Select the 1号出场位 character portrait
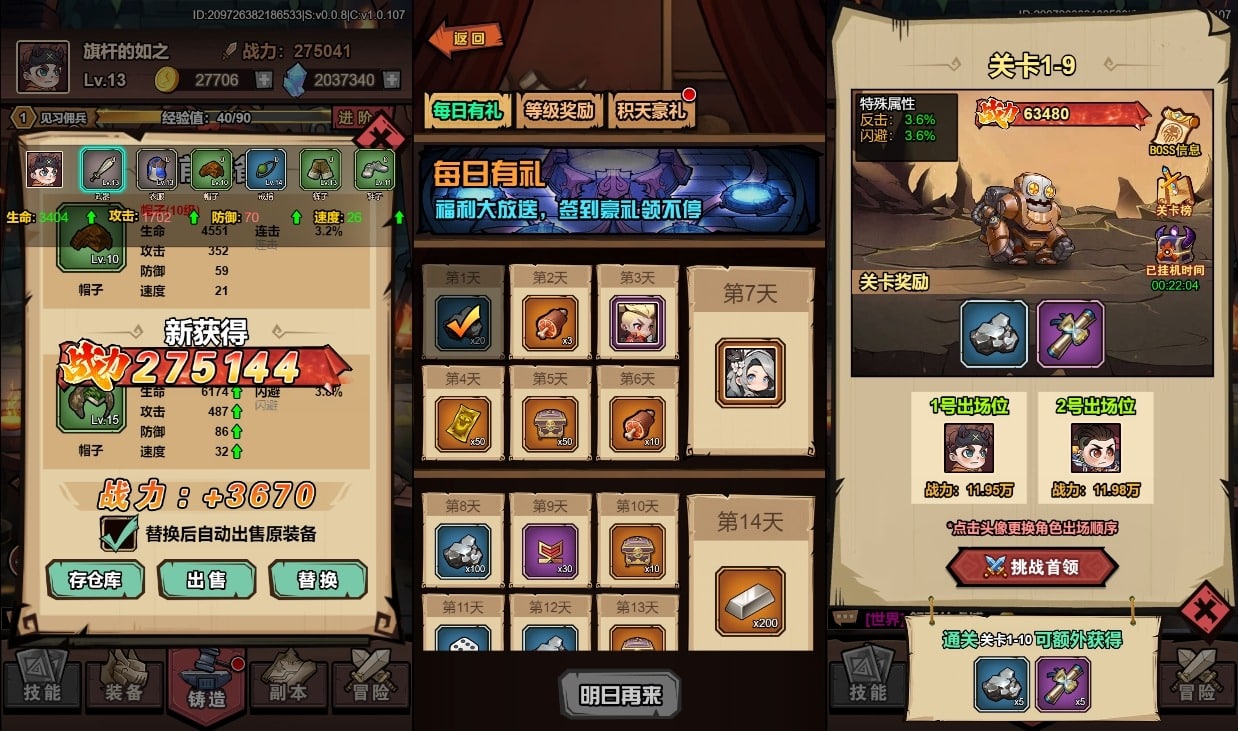 pos(968,448)
